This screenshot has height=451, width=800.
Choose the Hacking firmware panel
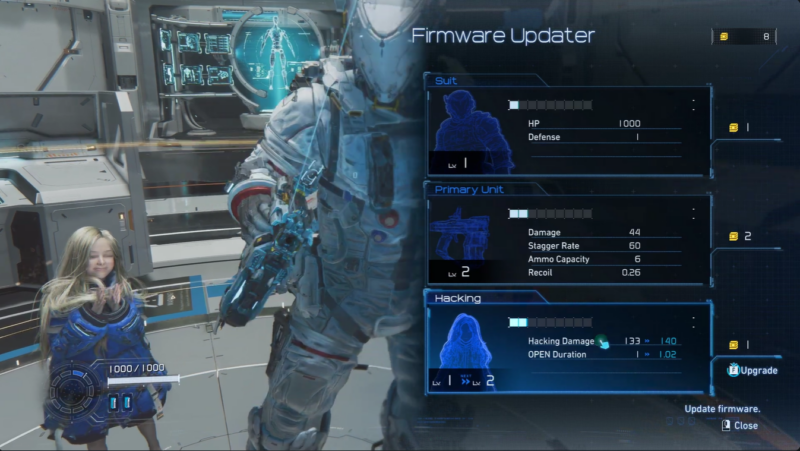point(567,346)
